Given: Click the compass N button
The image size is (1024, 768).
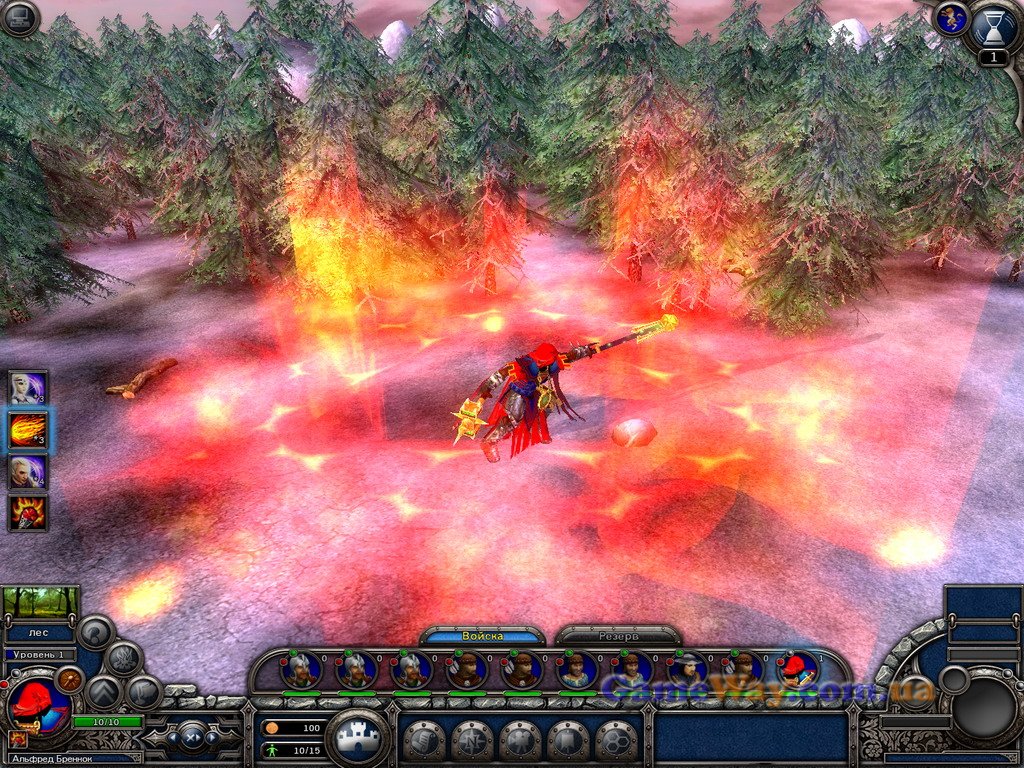Looking at the screenshot, I should (x=472, y=741).
